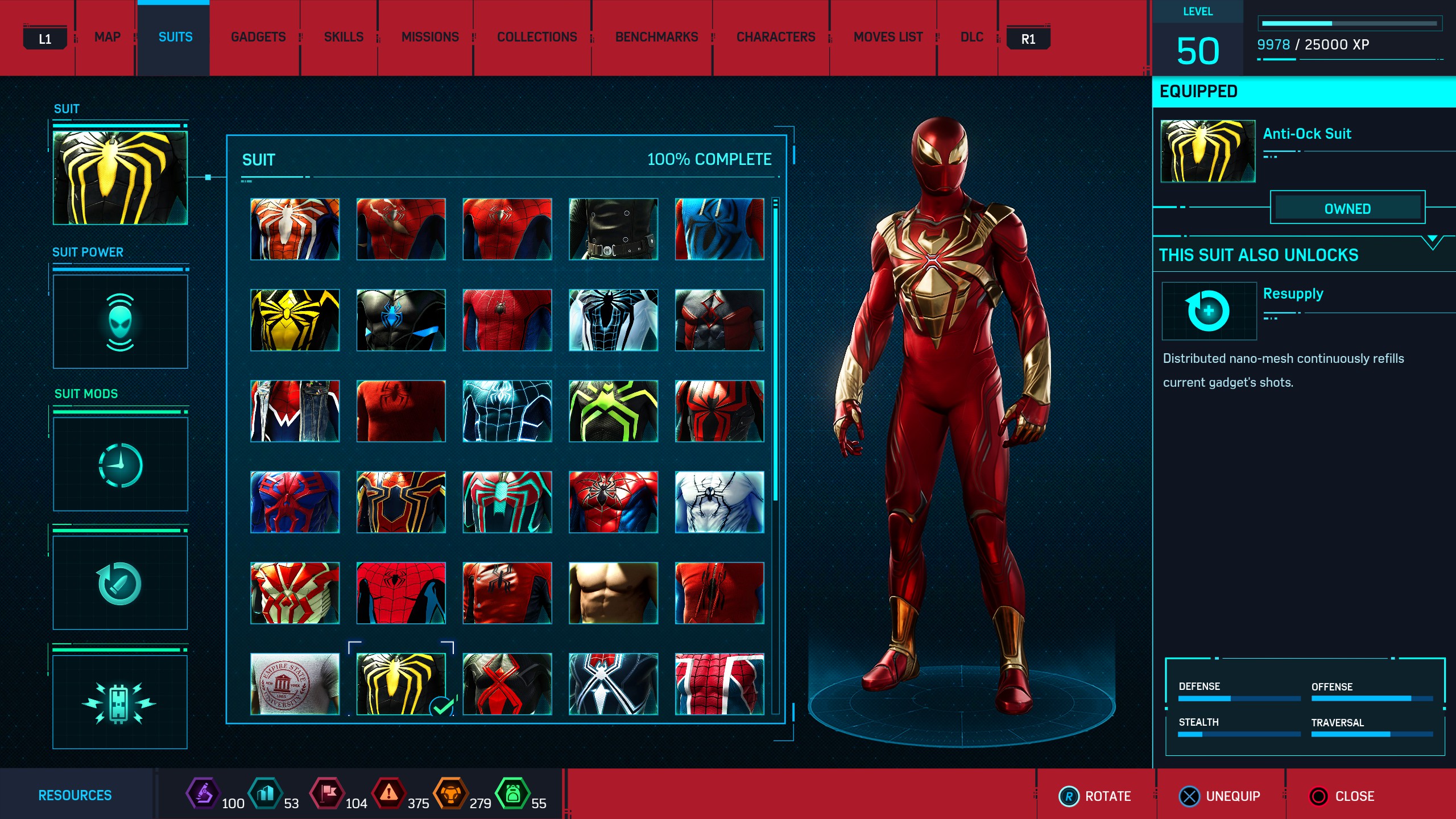This screenshot has width=1456, height=819.
Task: Select the Benchmarks tab
Action: [656, 38]
